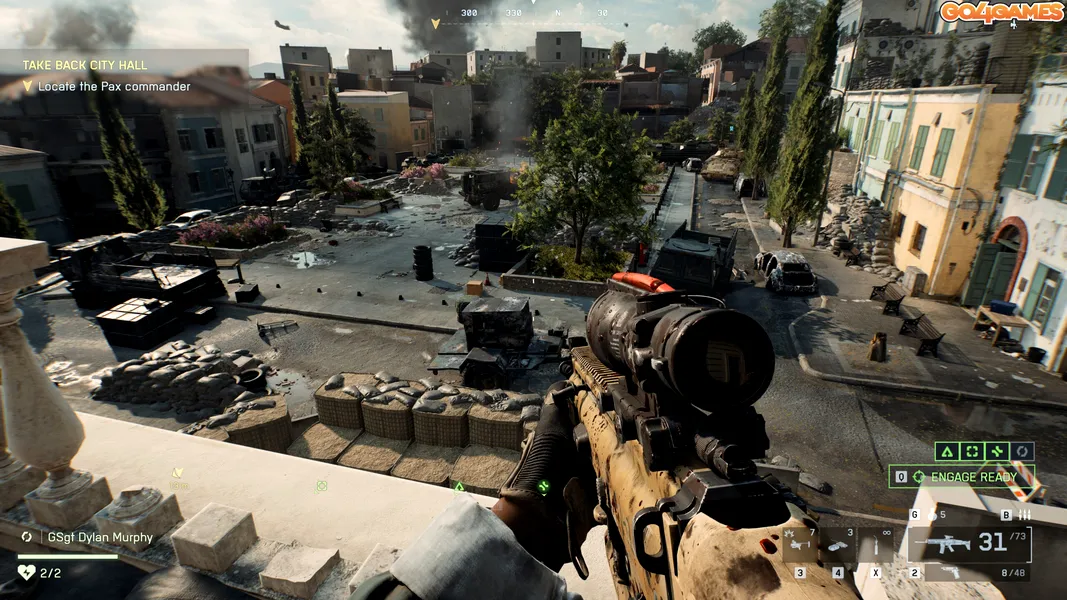Open the GO4GAMES watermark logo
1067x600 pixels.
pos(1001,12)
